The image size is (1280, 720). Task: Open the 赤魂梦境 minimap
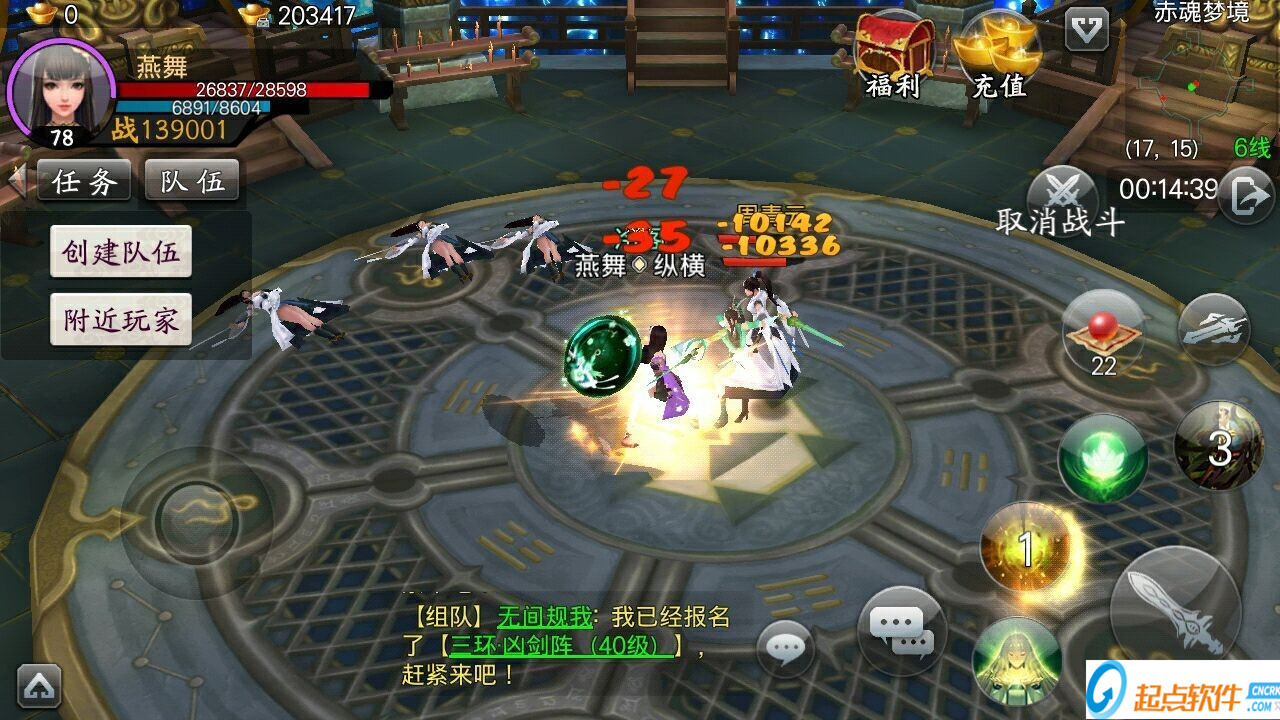(x=1199, y=80)
